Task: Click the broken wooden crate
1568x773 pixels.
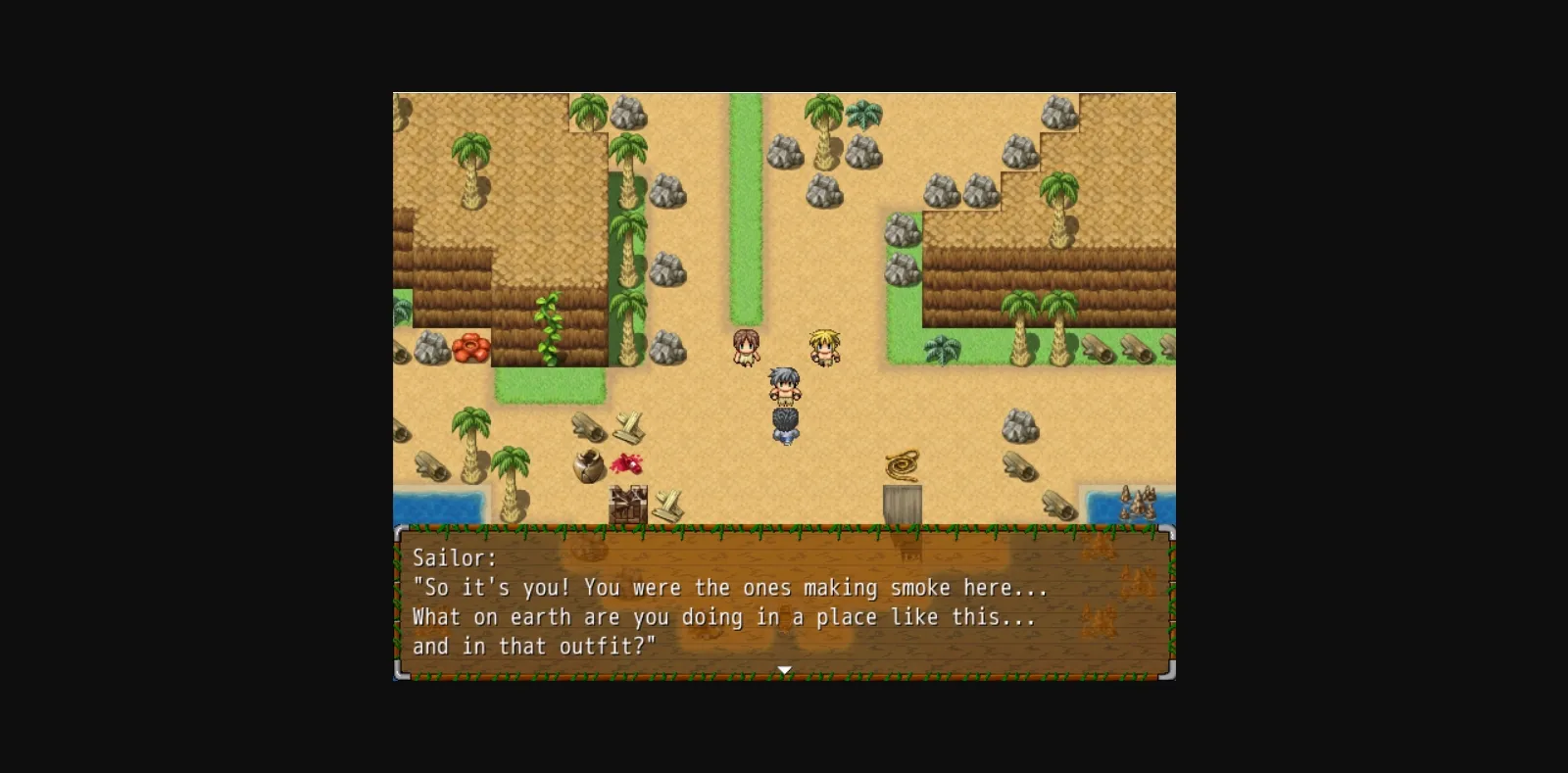Action: [627, 505]
